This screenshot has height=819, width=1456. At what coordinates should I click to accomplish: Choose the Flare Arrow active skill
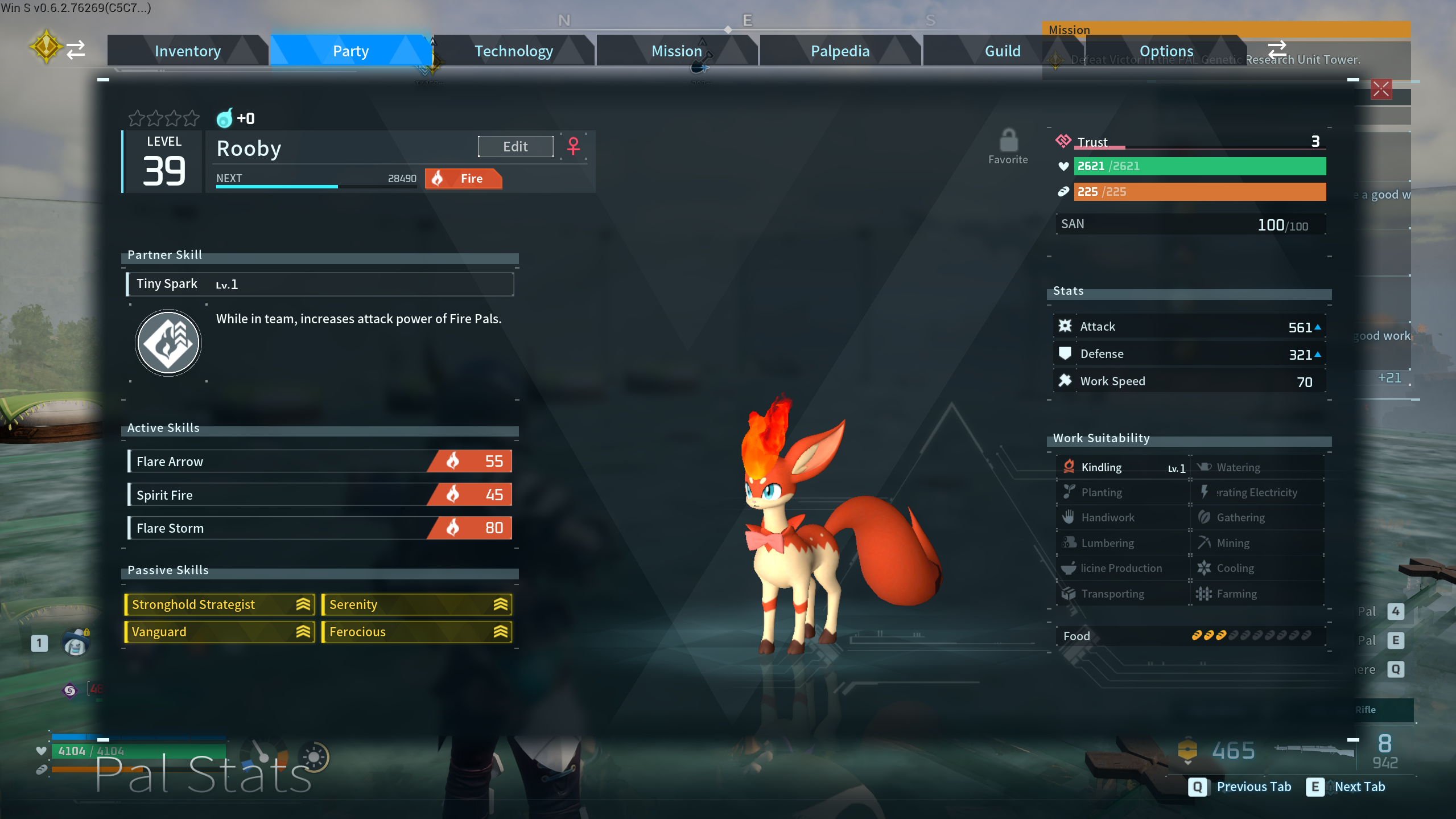[x=320, y=462]
